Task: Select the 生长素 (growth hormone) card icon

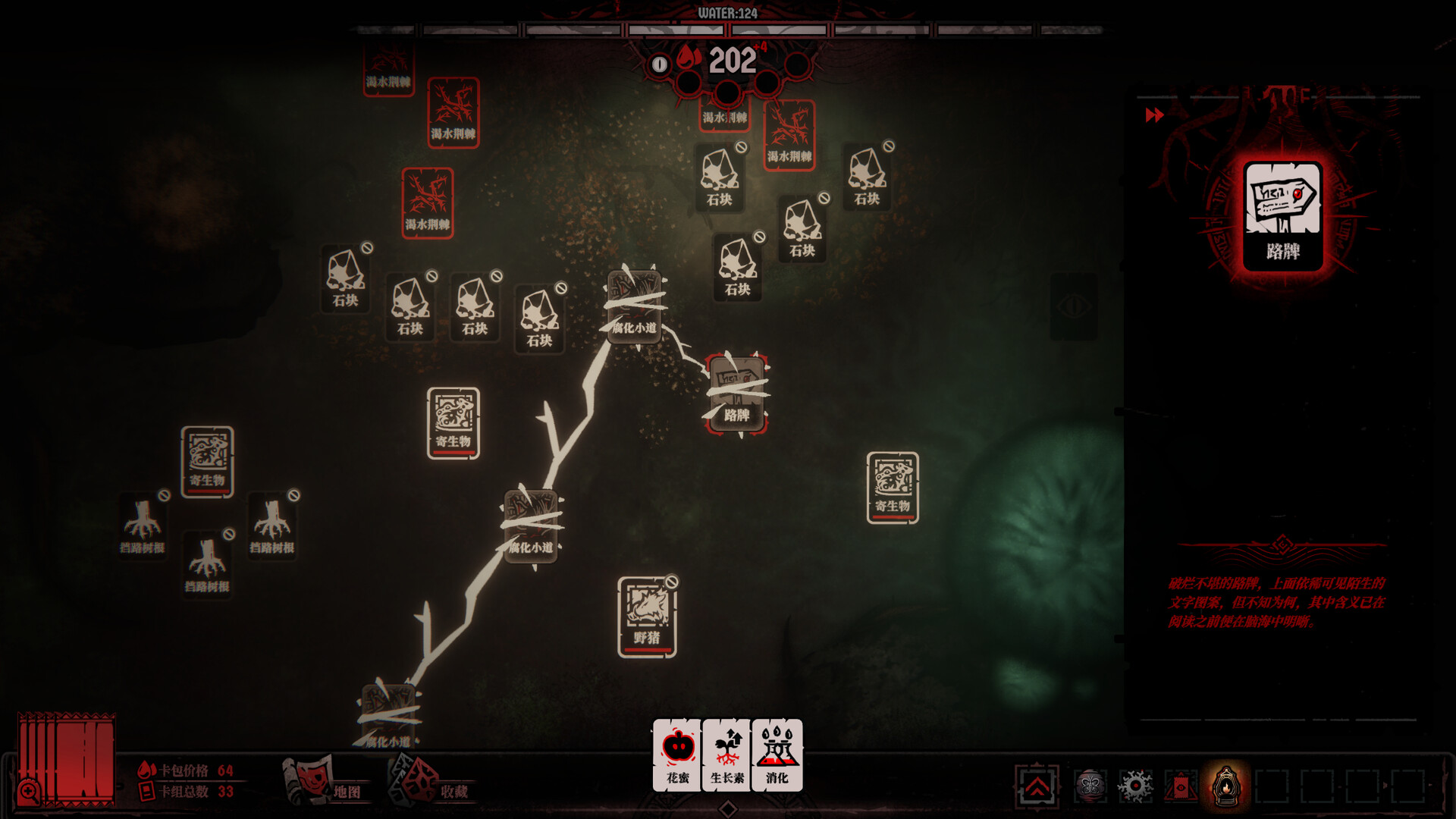Action: (726, 755)
